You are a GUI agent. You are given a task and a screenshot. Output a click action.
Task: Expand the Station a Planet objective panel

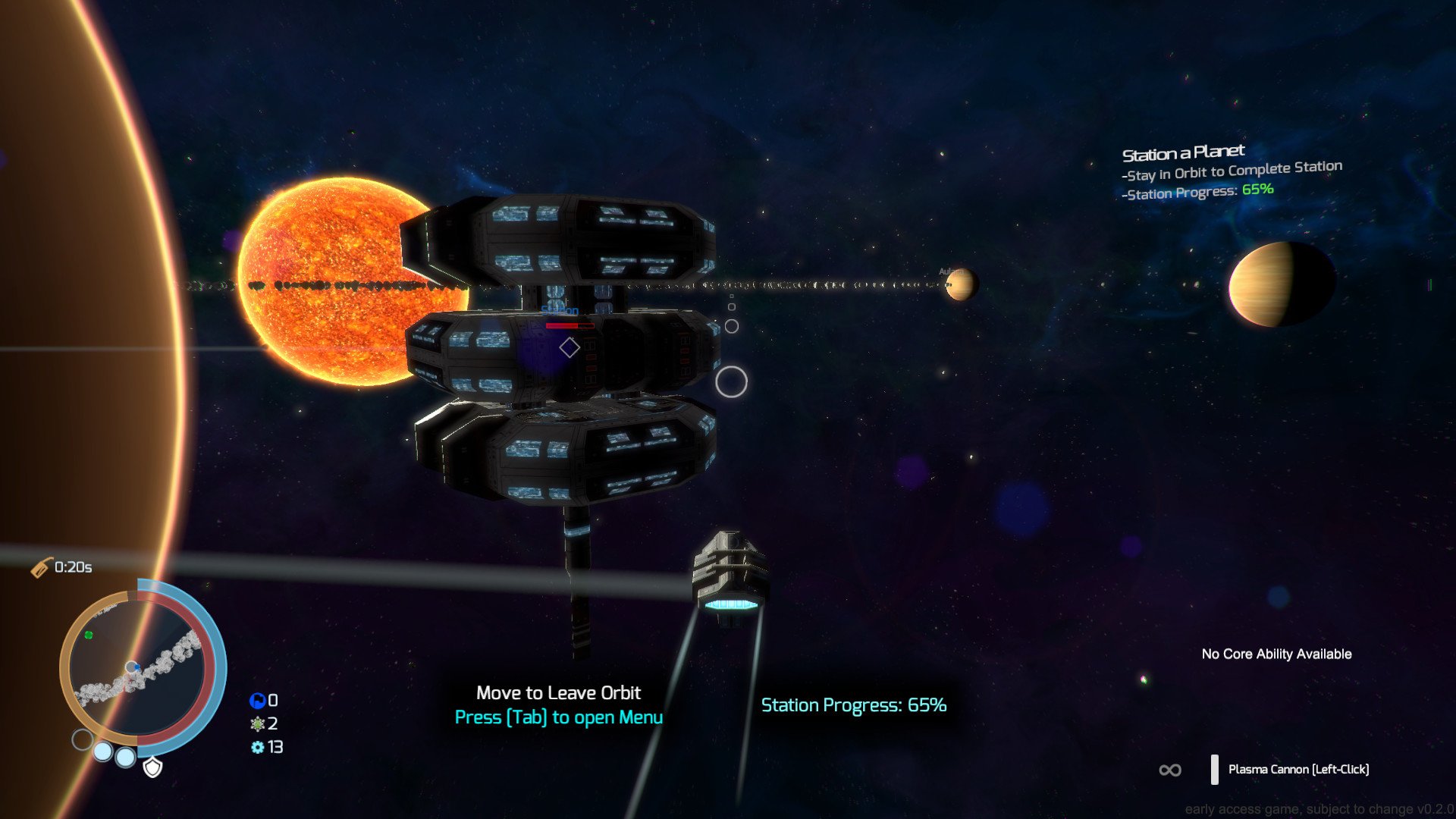coord(1232,168)
